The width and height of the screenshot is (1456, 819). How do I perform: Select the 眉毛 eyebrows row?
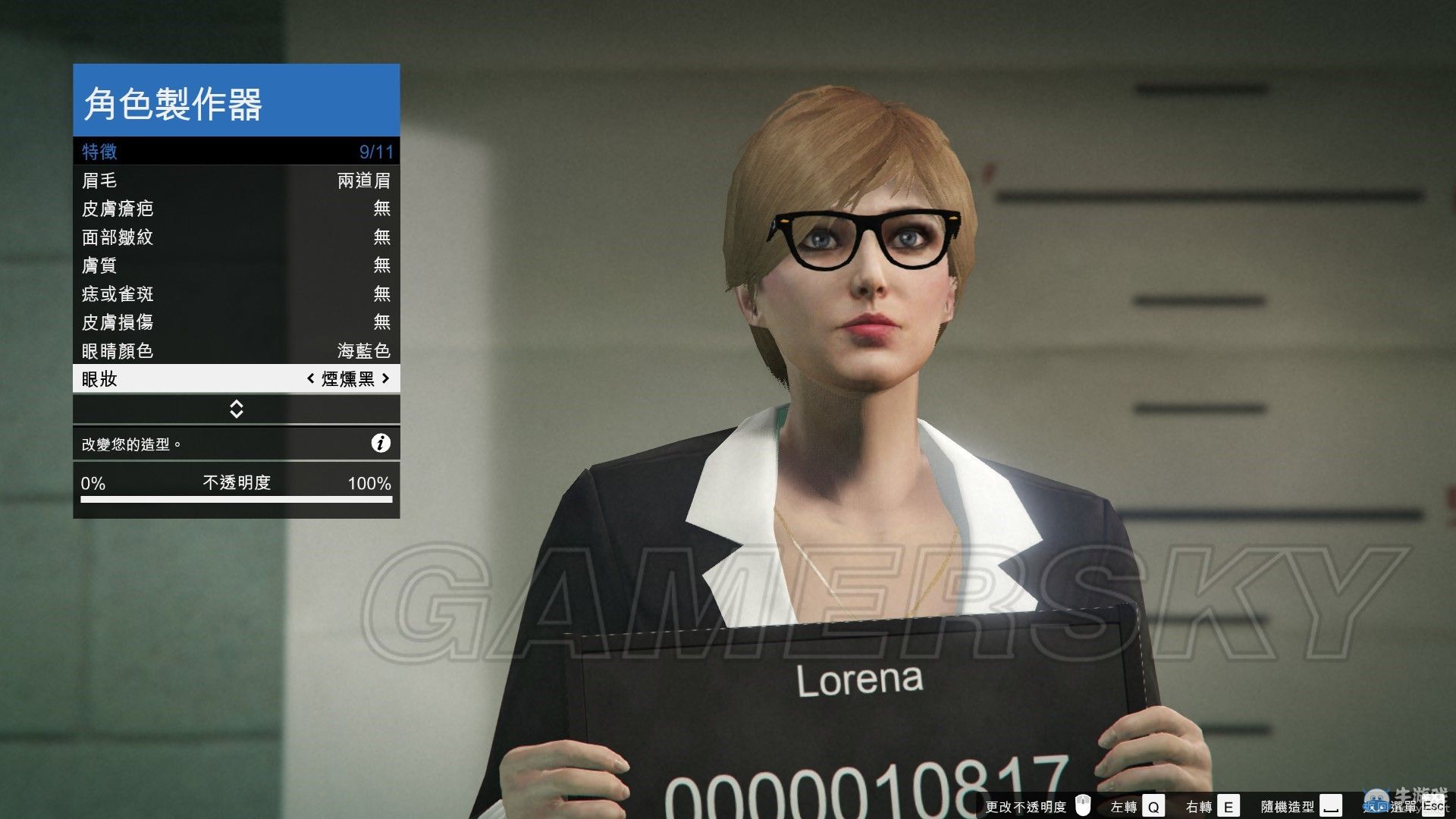coord(236,180)
